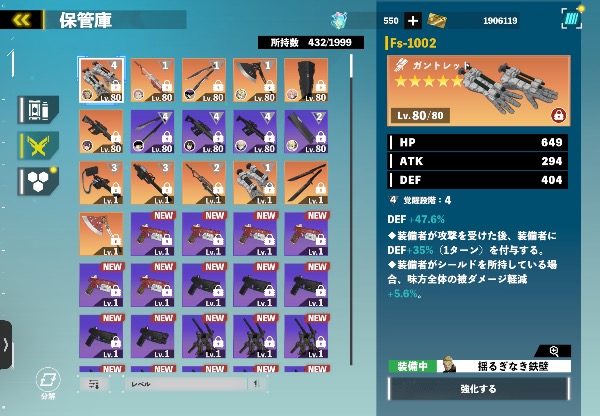Select the Fs-1002 gauntlet slot

click(x=101, y=80)
